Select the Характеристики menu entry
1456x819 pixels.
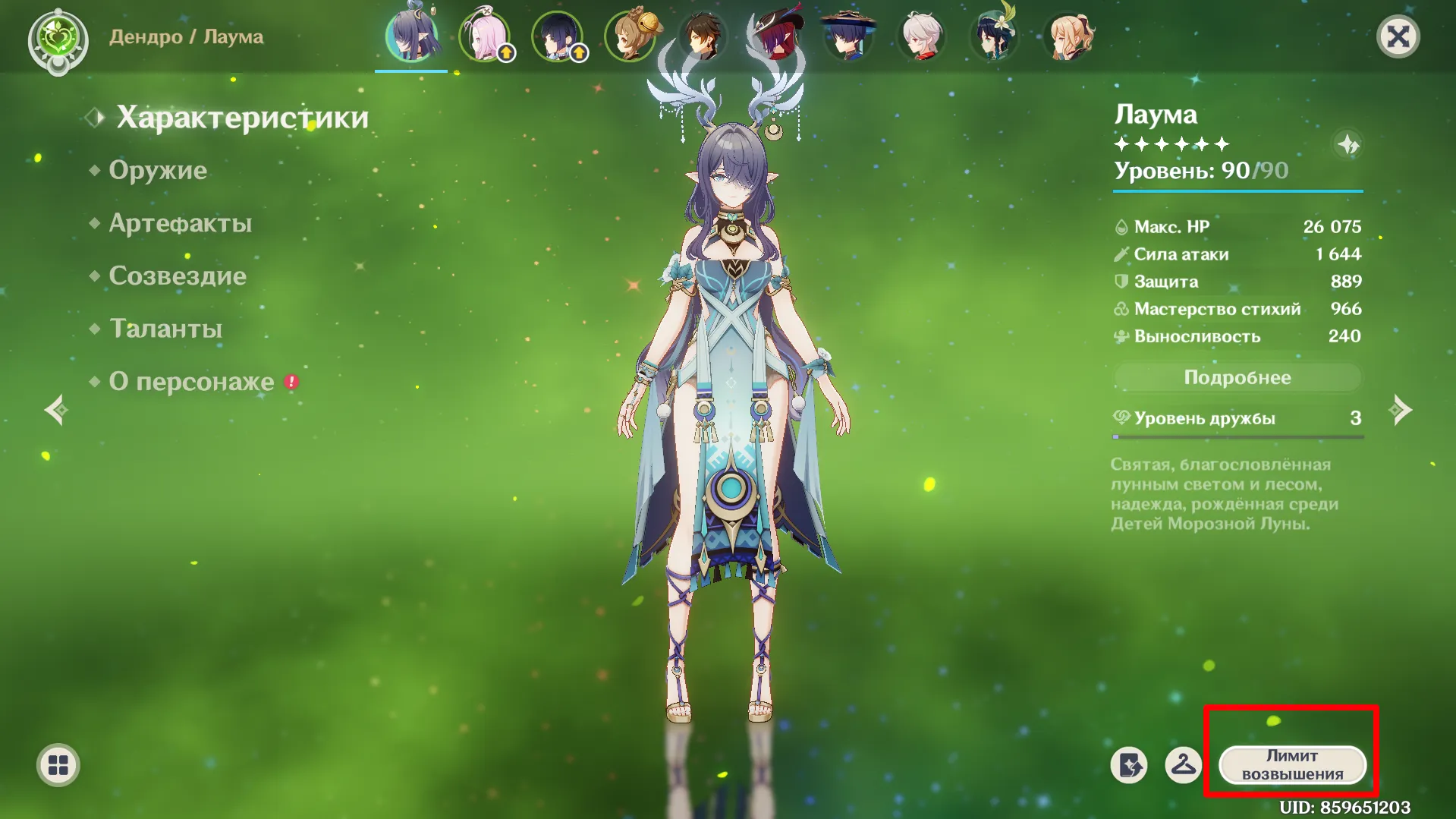pyautogui.click(x=242, y=118)
